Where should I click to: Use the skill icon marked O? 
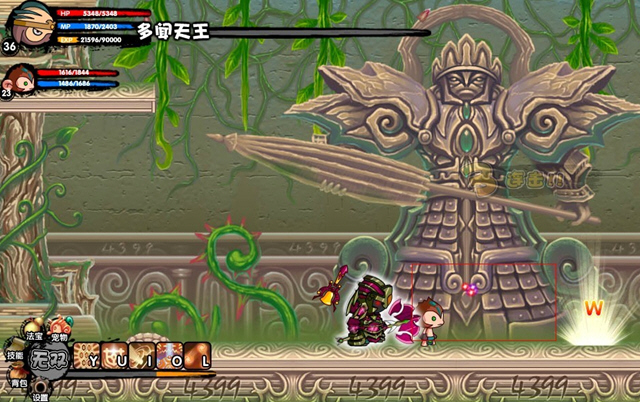click(170, 357)
